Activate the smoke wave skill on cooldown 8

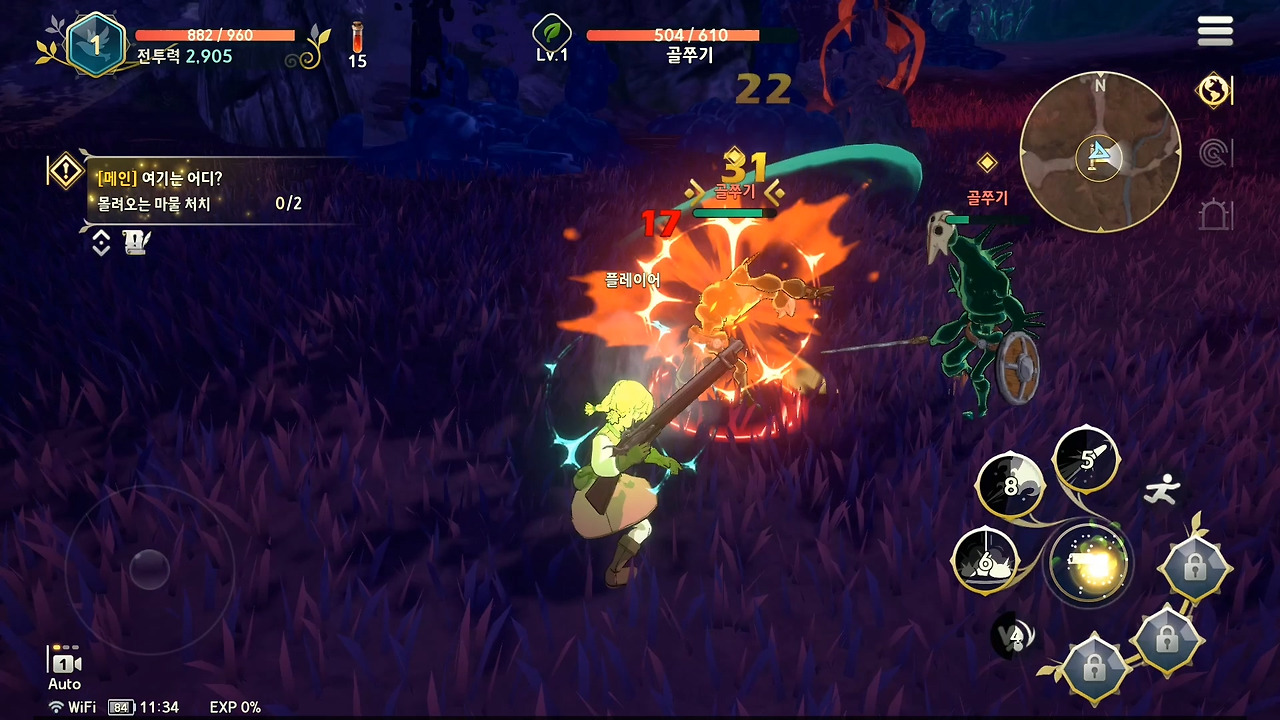pos(1010,486)
